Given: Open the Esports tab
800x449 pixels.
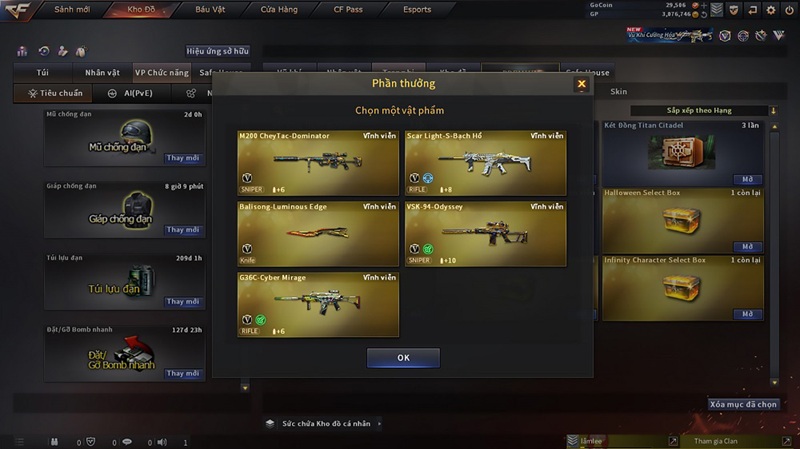Looking at the screenshot, I should [416, 10].
